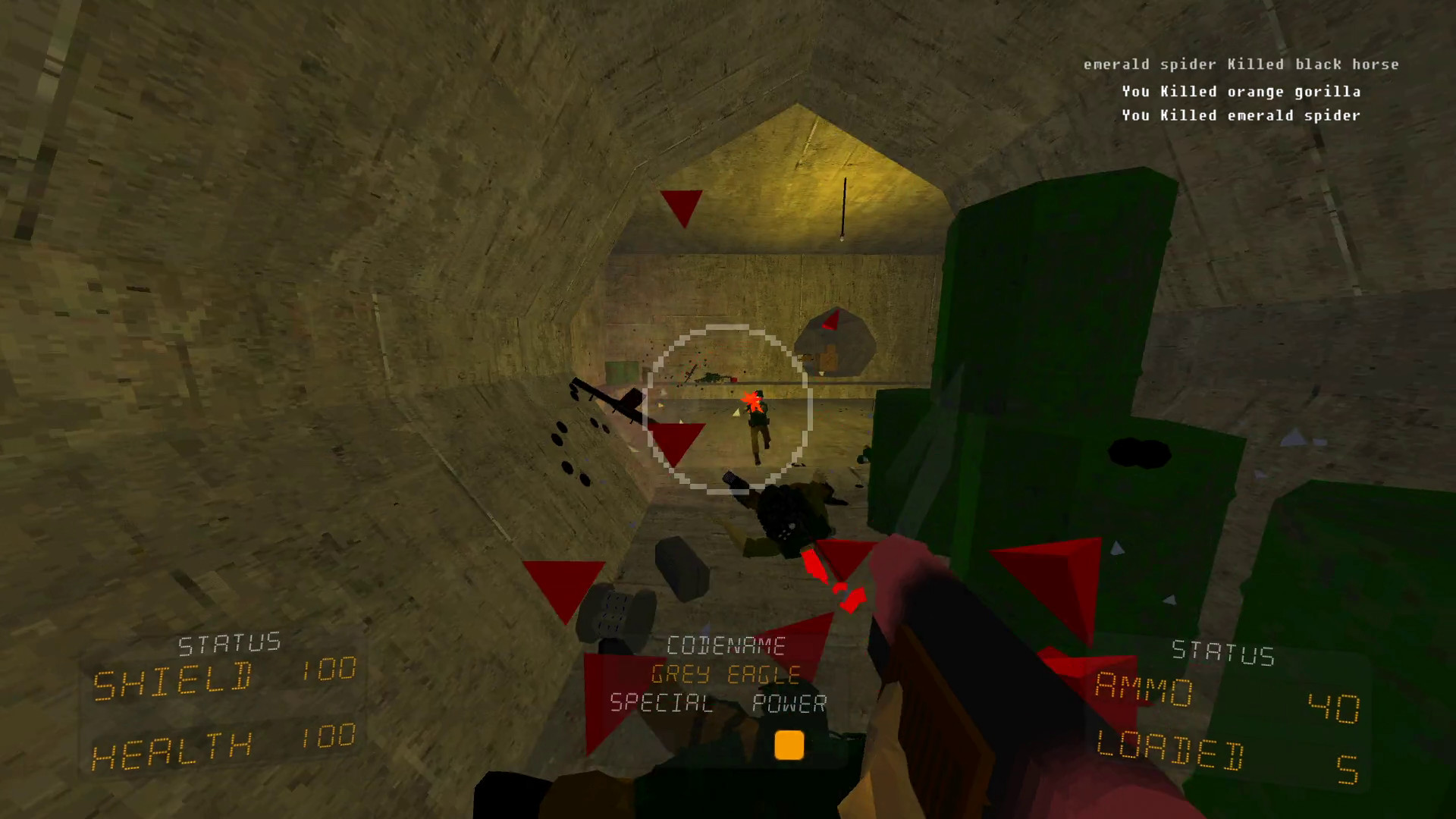Open the kill feed entry 'You Killed orange gorilla'

1241,91
